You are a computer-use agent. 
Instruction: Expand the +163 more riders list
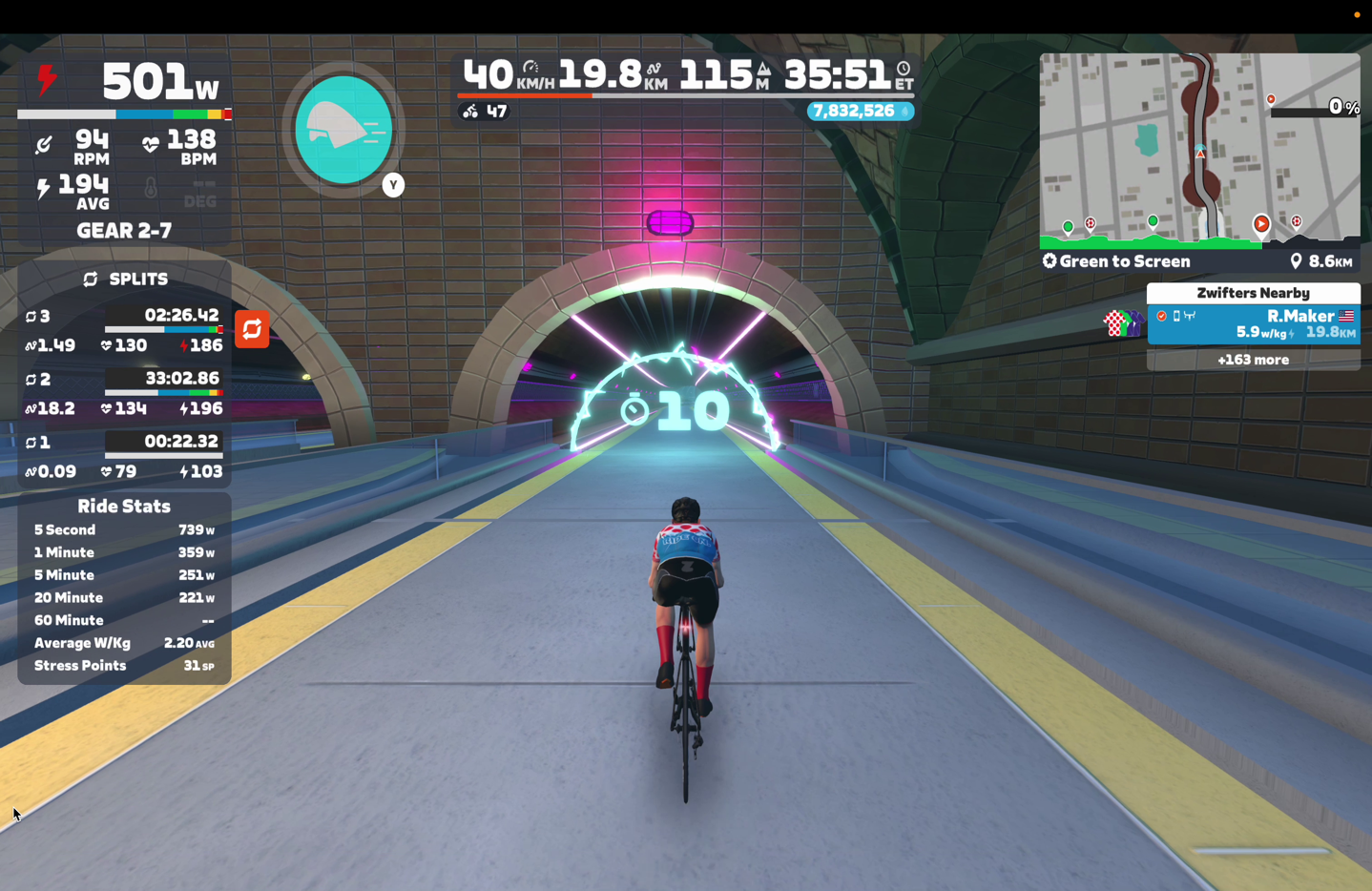(1253, 360)
